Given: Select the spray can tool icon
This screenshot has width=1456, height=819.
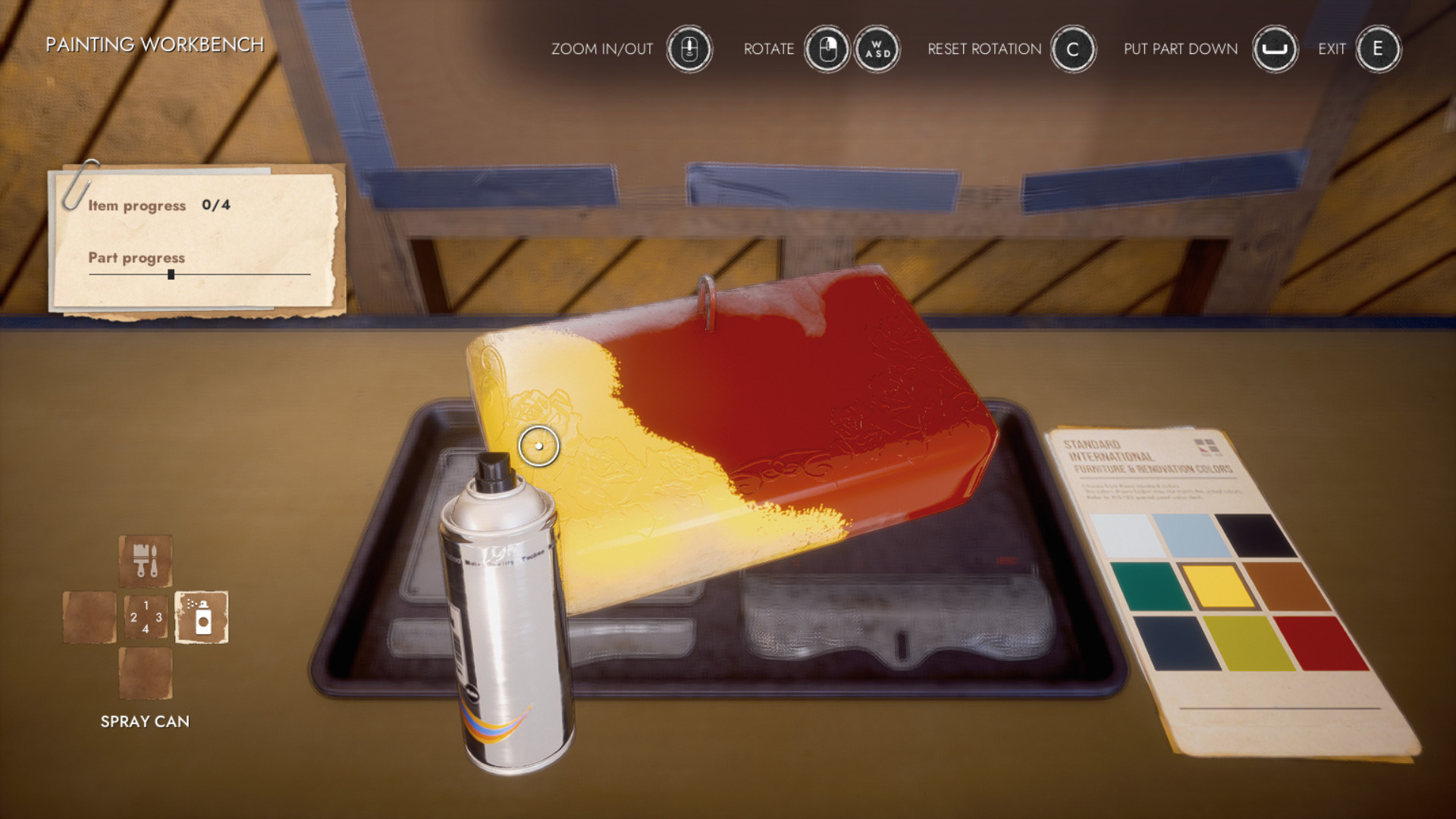Looking at the screenshot, I should (202, 617).
